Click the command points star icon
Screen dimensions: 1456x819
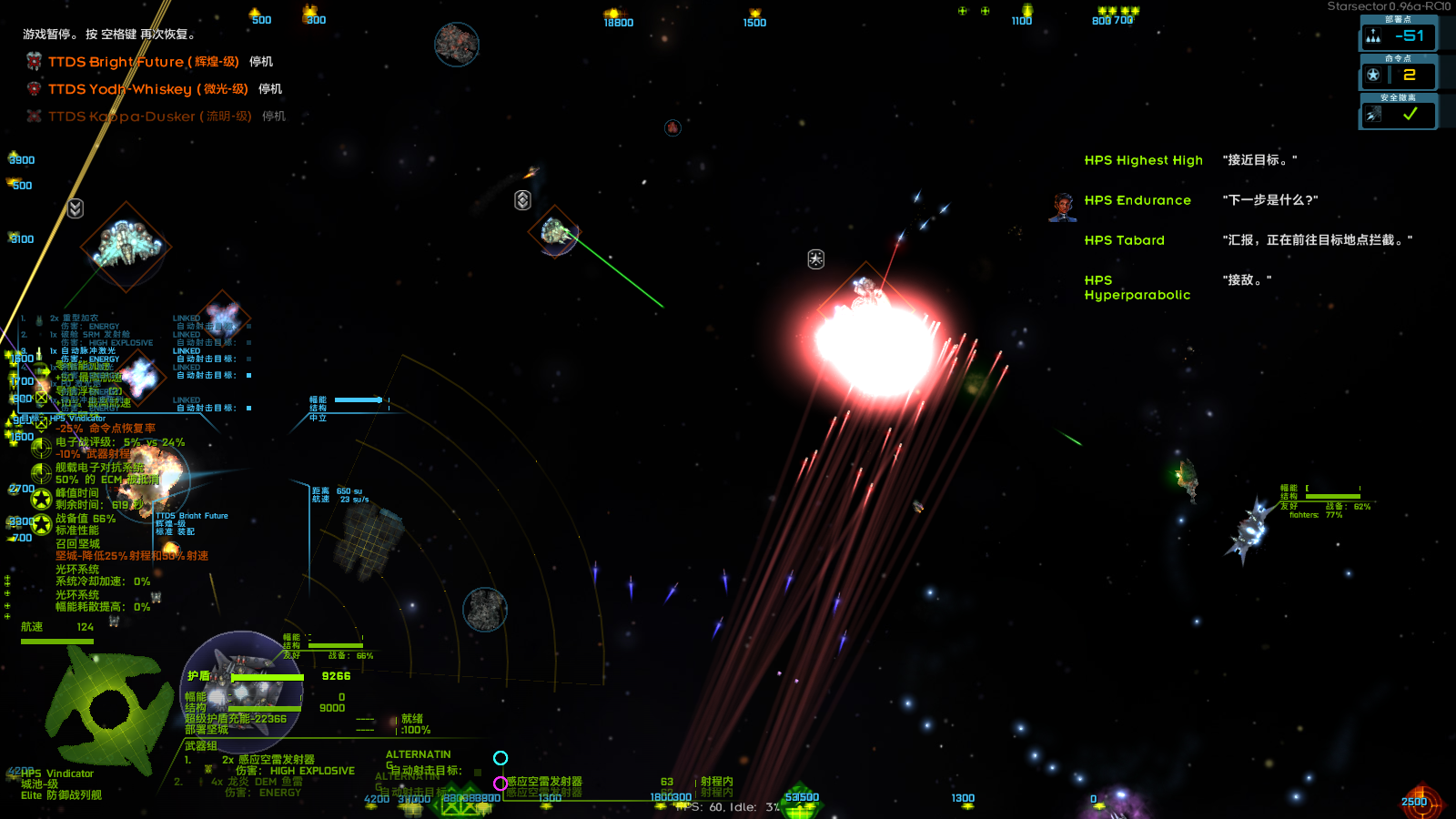1373,75
